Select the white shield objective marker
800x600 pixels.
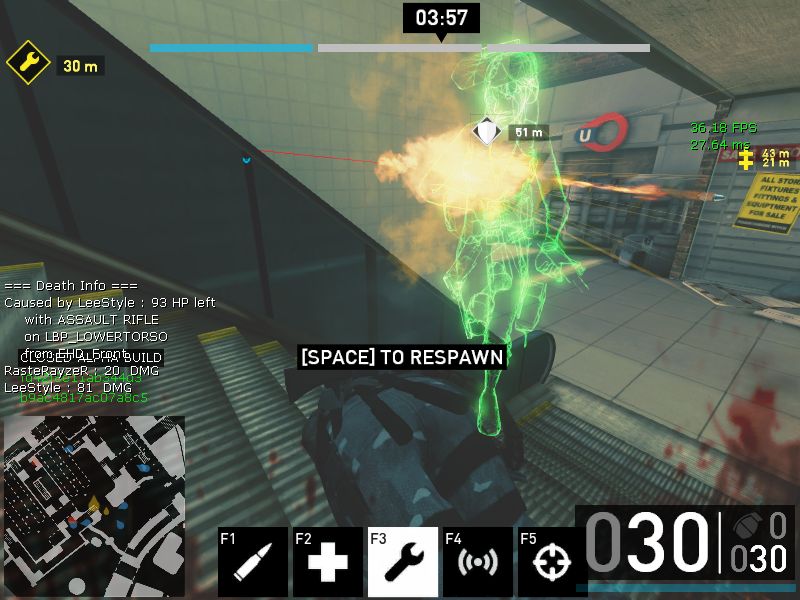(486, 132)
